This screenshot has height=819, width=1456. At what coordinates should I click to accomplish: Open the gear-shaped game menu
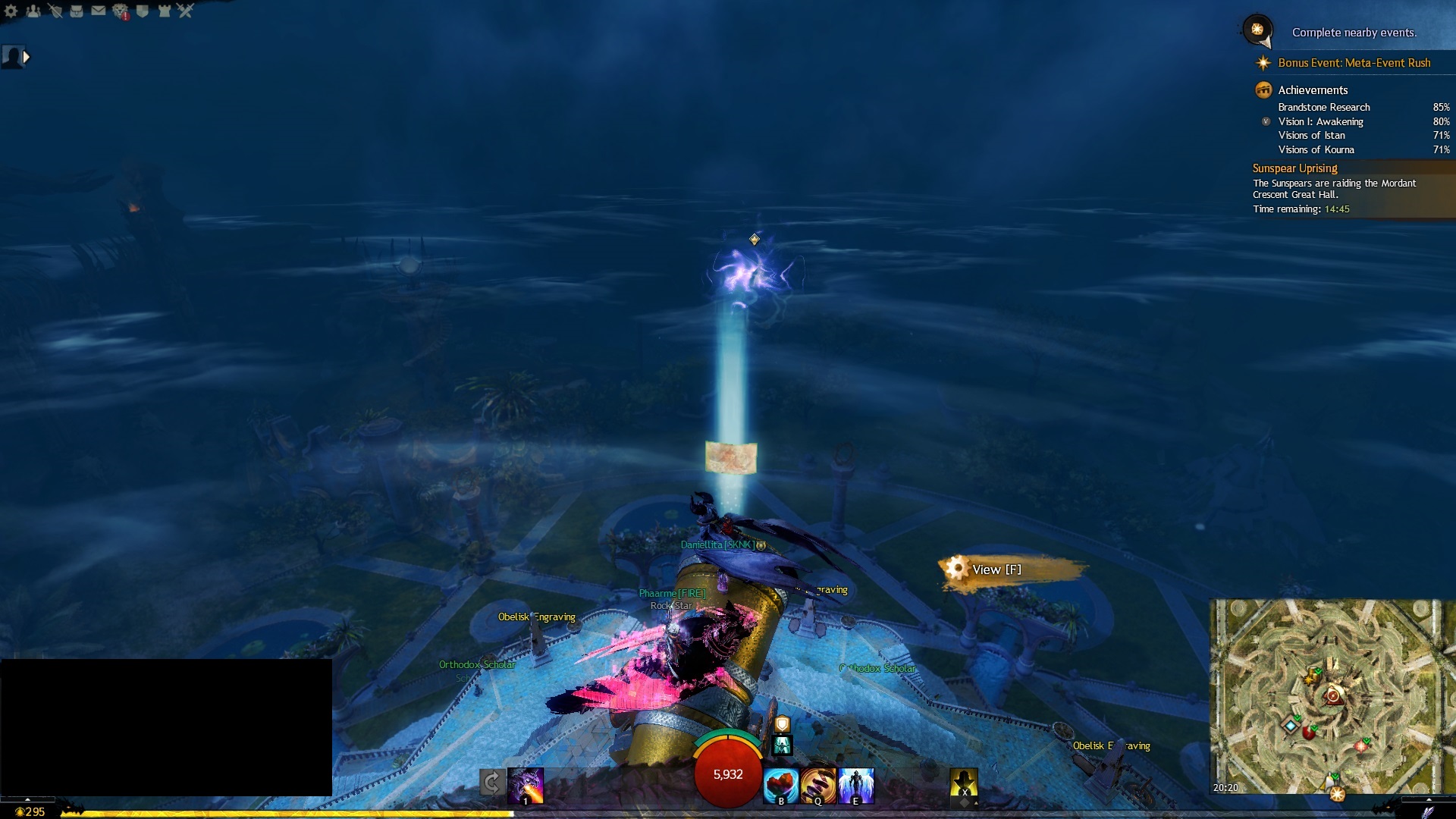point(11,11)
